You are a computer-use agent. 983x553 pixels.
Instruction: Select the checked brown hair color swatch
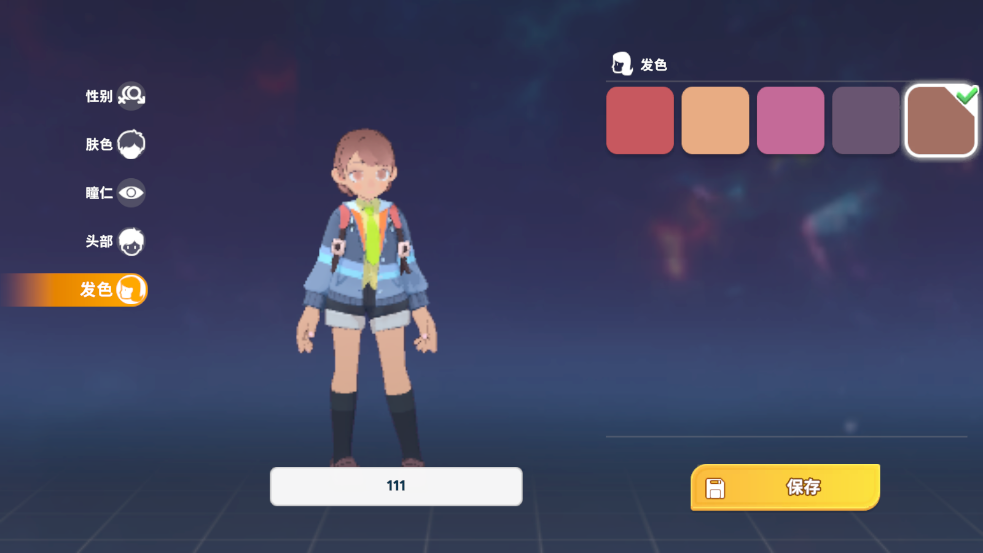pyautogui.click(x=941, y=121)
